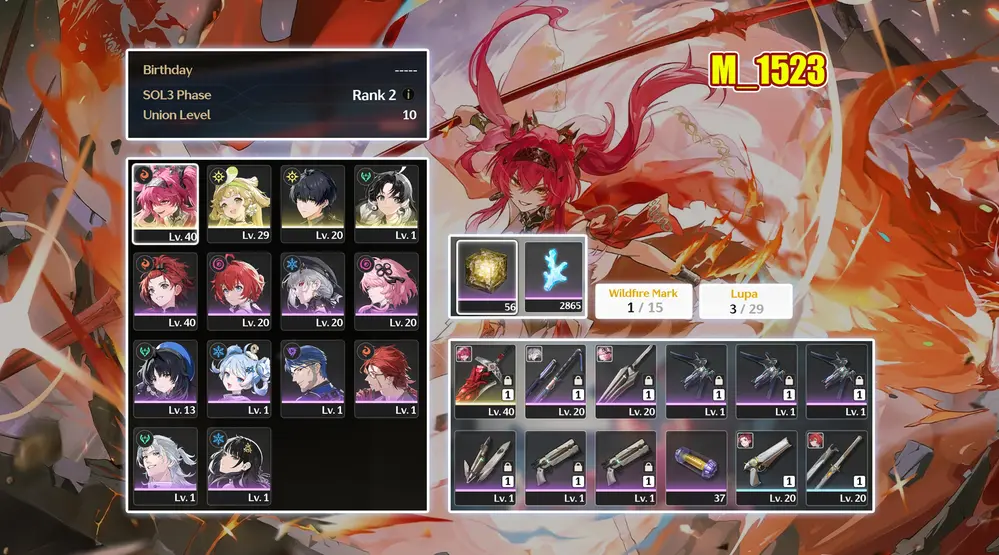Select the light-blue haired girl portrait

pyautogui.click(x=239, y=378)
